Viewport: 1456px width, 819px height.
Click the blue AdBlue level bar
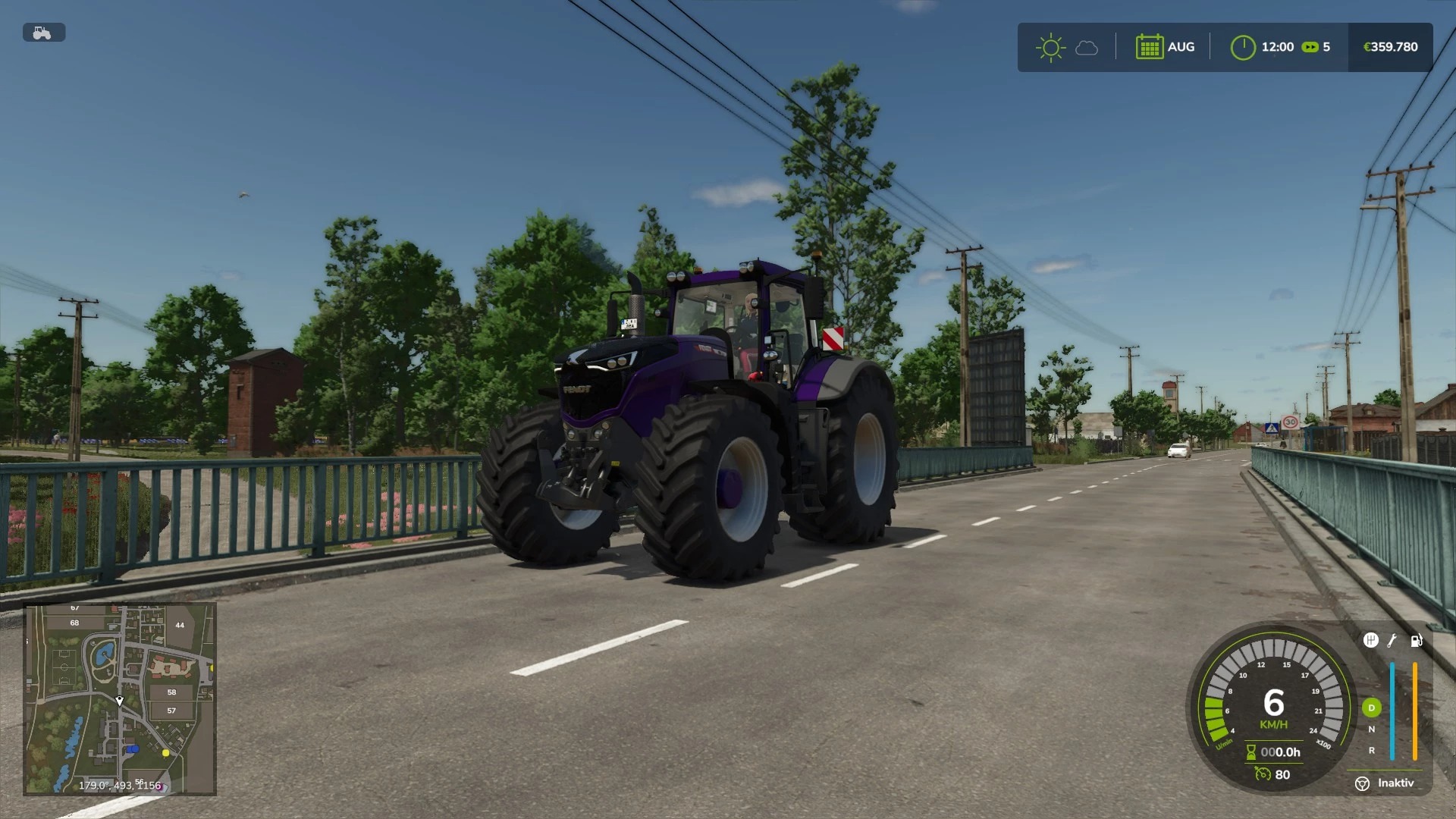(1392, 711)
